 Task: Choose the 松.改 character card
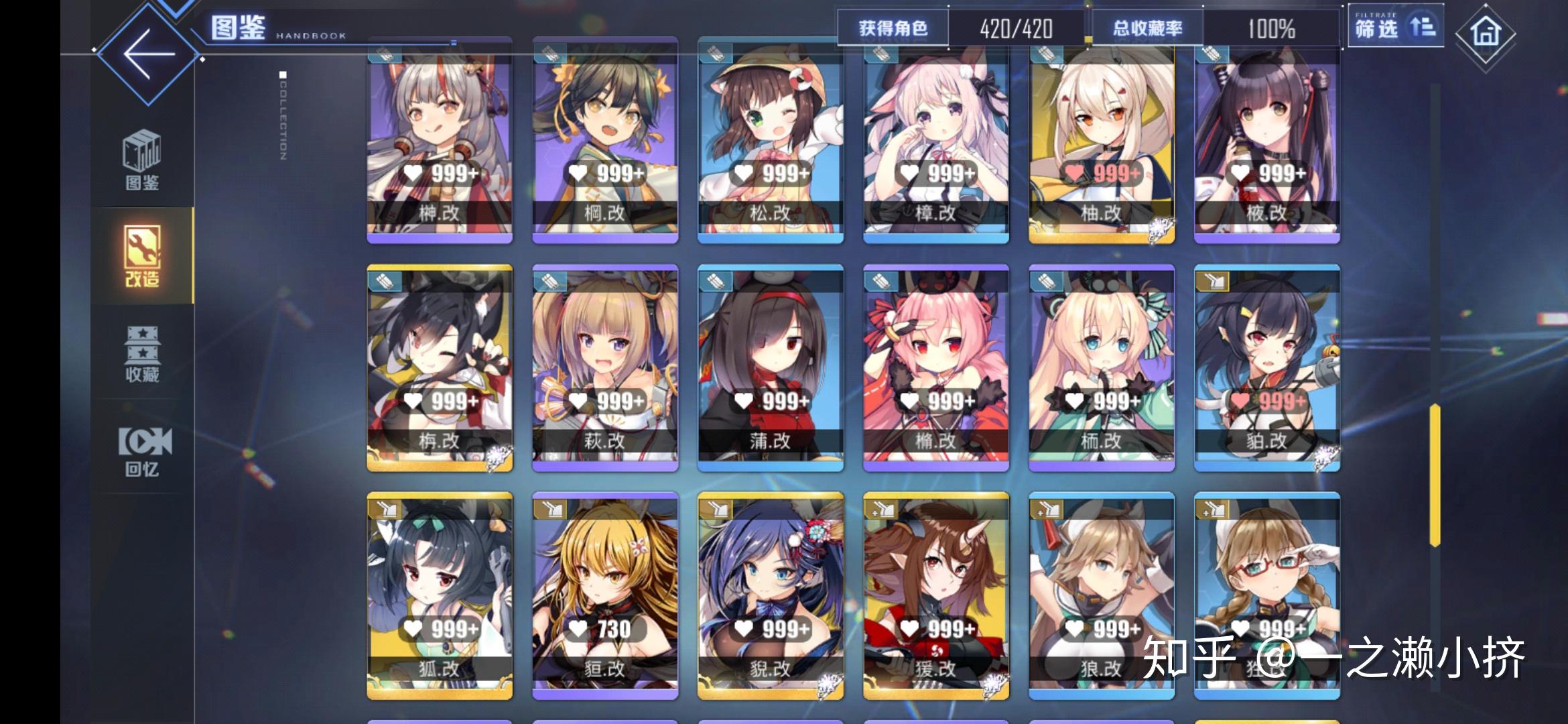771,141
